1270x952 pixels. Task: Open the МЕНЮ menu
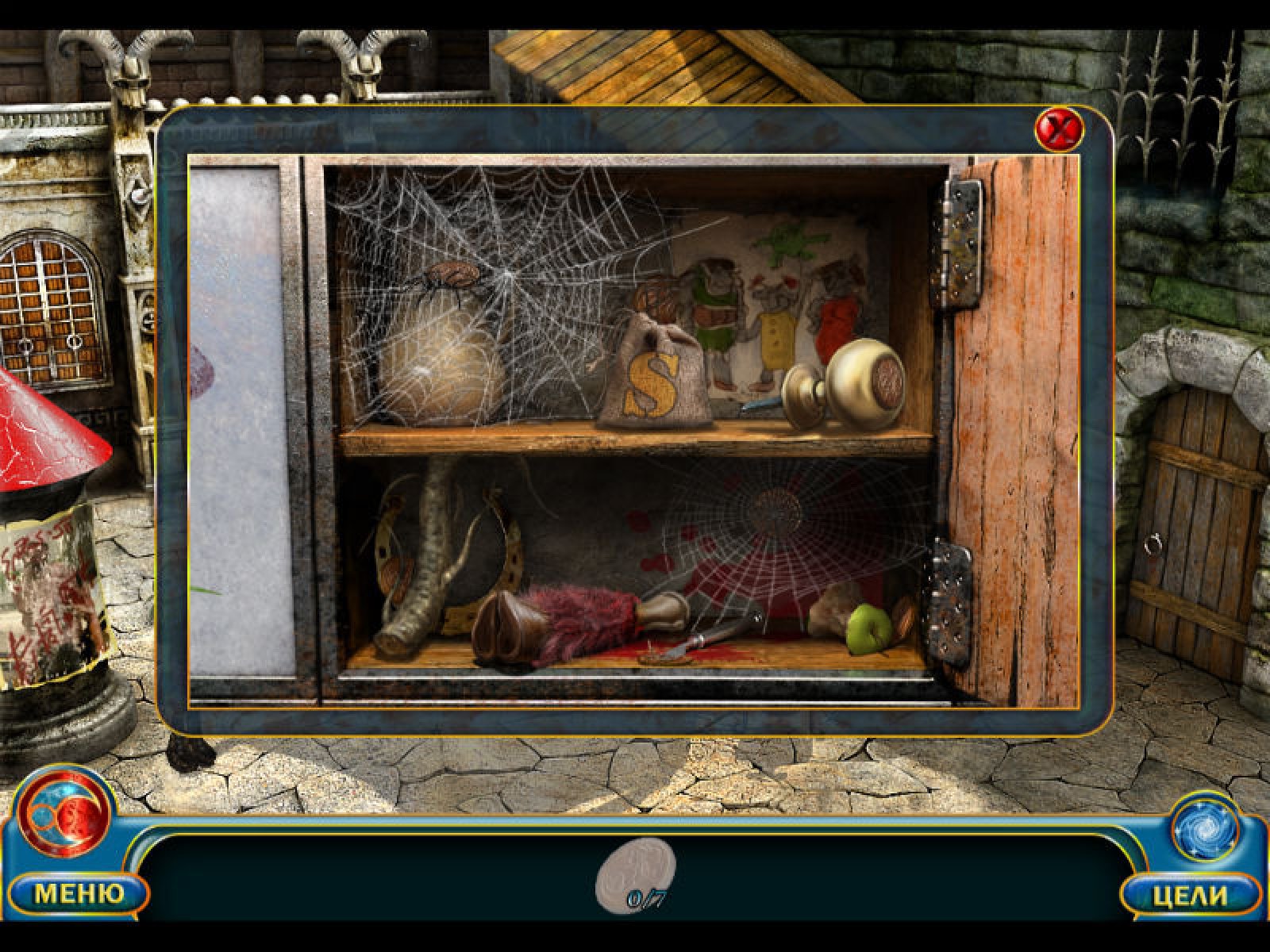point(79,894)
